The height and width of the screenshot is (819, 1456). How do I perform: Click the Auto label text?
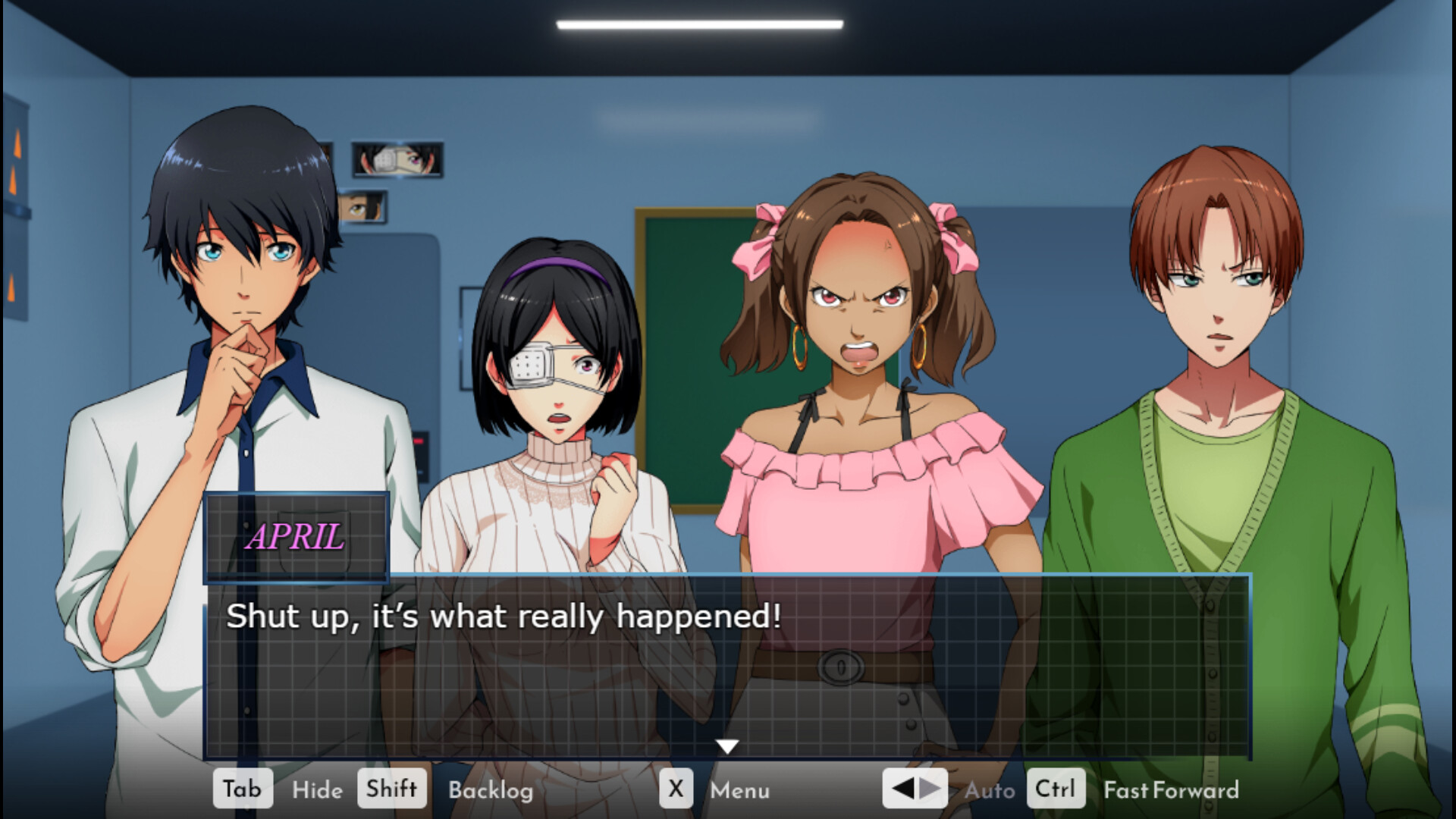(990, 792)
